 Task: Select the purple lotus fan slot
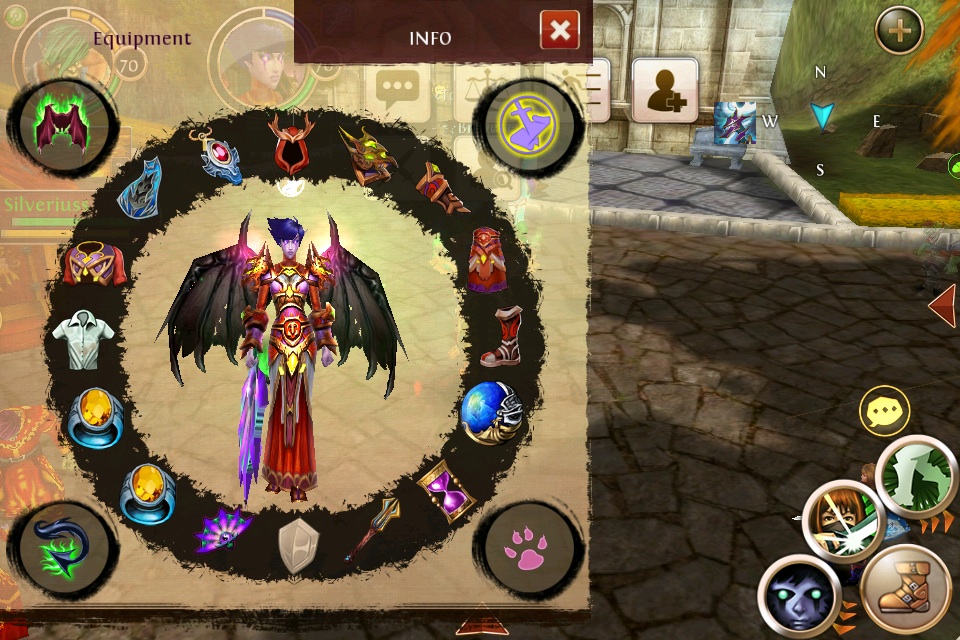222,528
